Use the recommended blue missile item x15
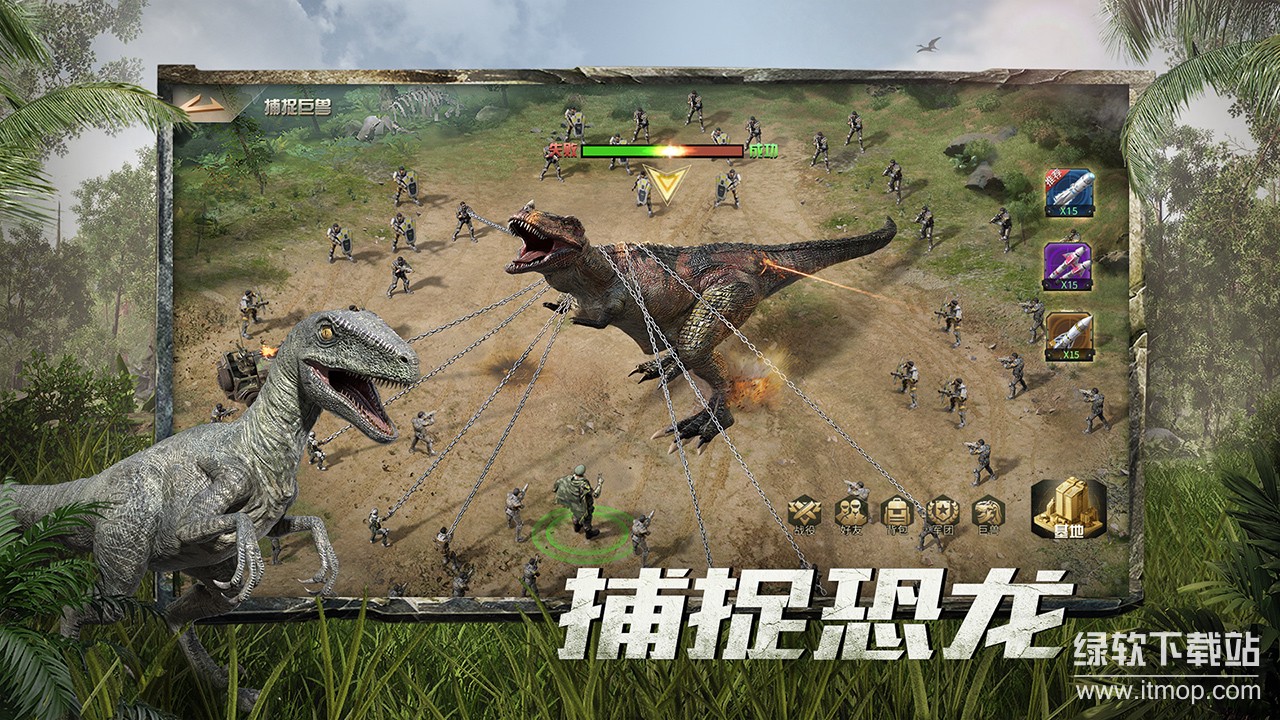Image resolution: width=1280 pixels, height=720 pixels. (1070, 190)
